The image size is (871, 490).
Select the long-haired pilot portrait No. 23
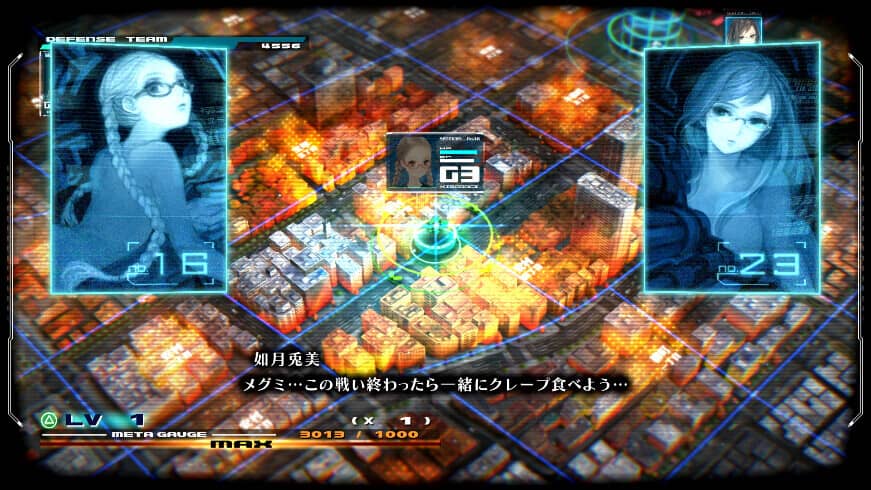[x=732, y=168]
